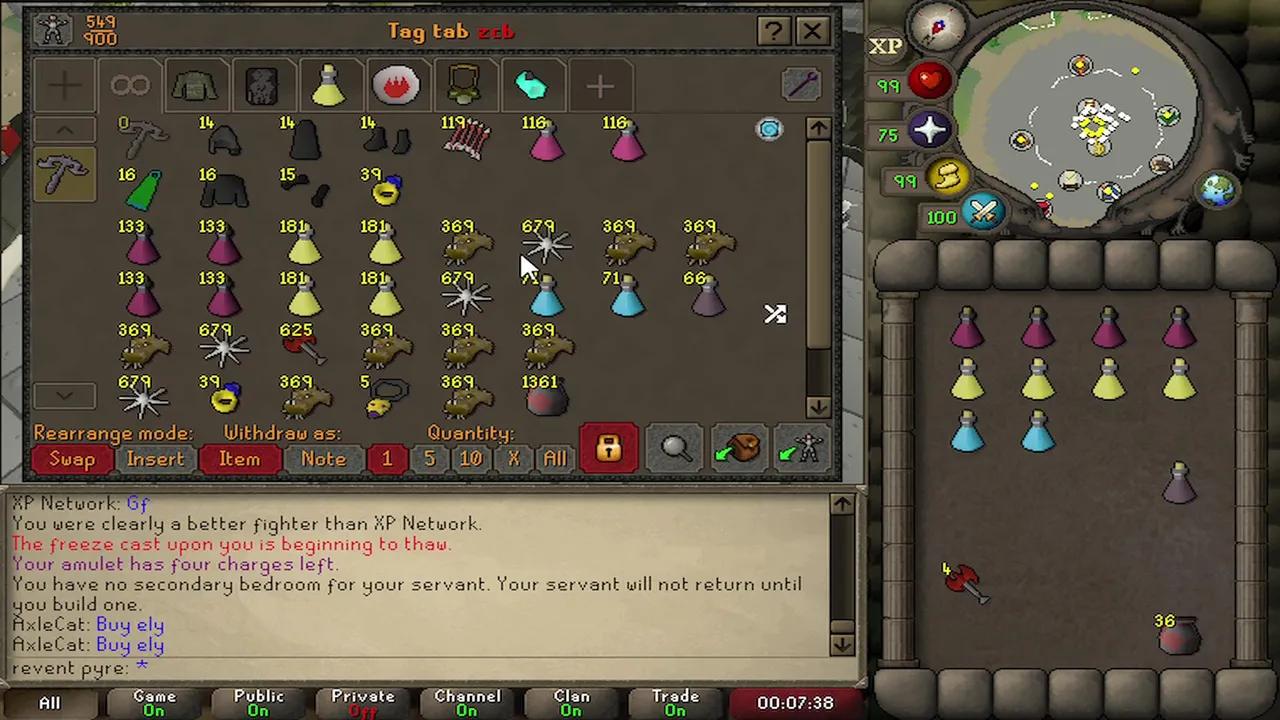Click the up chevron above the bank tab column
Image resolution: width=1280 pixels, height=720 pixels.
point(64,130)
